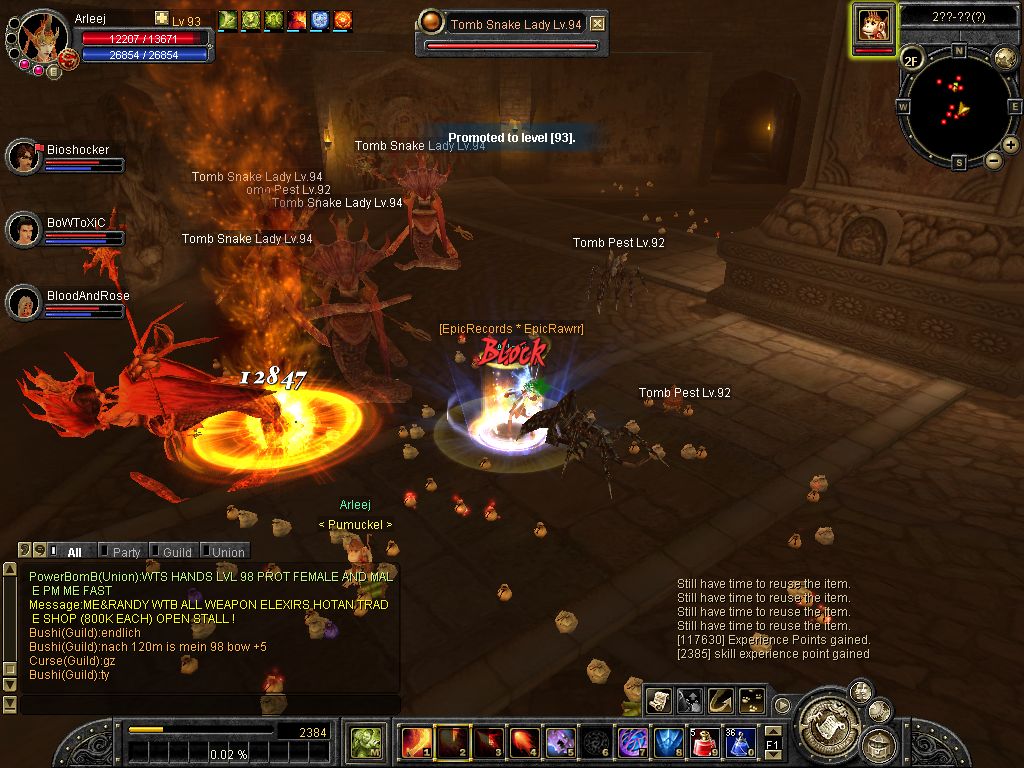
Task: Use the red health potion in slot 9
Action: (x=705, y=742)
